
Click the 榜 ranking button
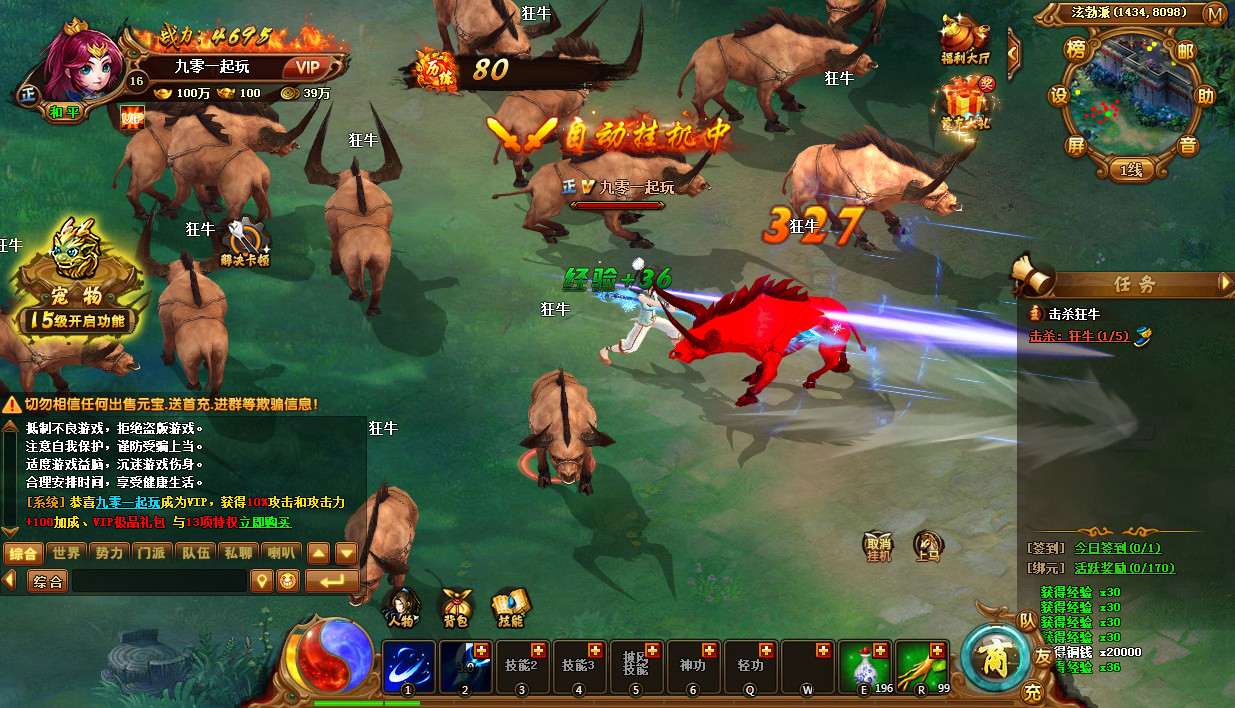coord(1076,50)
